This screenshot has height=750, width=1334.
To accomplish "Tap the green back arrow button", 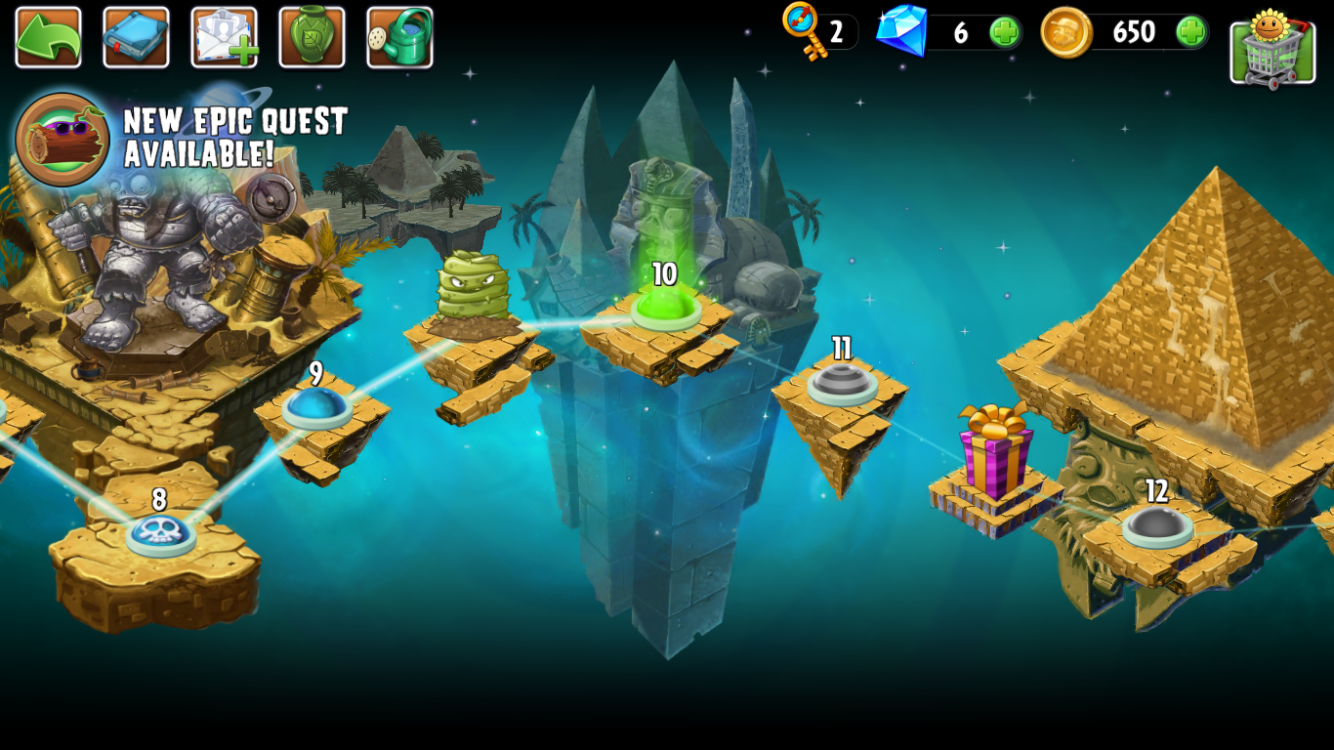I will click(x=48, y=37).
